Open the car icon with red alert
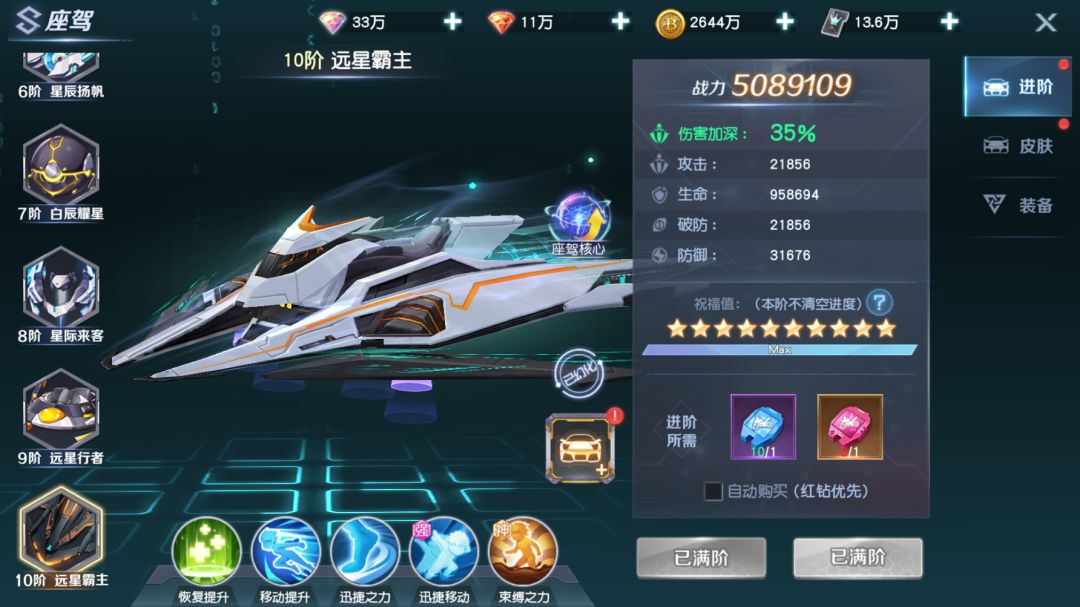 click(580, 446)
